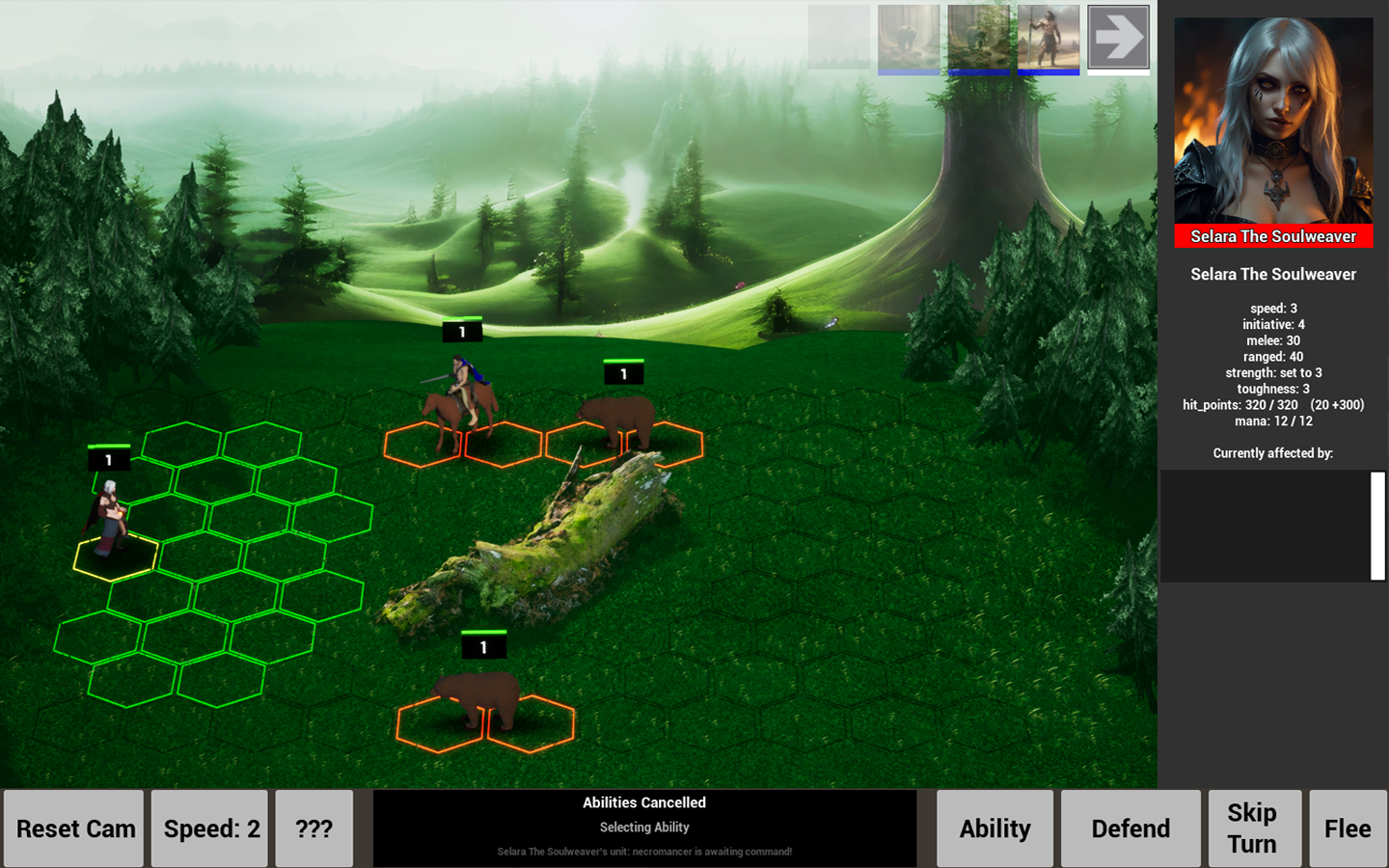The image size is (1389, 868).
Task: Click Flee to escape the battle
Action: pos(1347,827)
